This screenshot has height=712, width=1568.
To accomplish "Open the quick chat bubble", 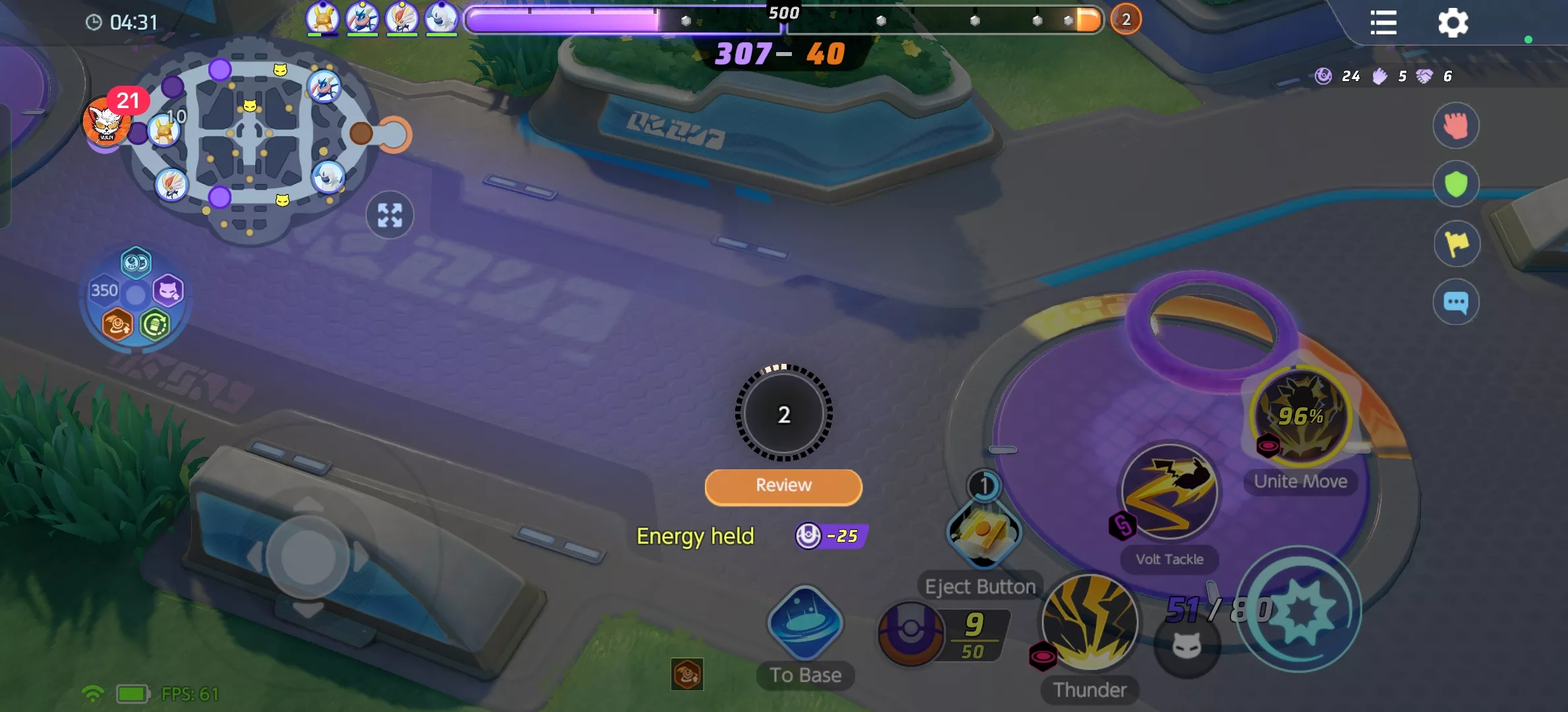I will pos(1456,303).
